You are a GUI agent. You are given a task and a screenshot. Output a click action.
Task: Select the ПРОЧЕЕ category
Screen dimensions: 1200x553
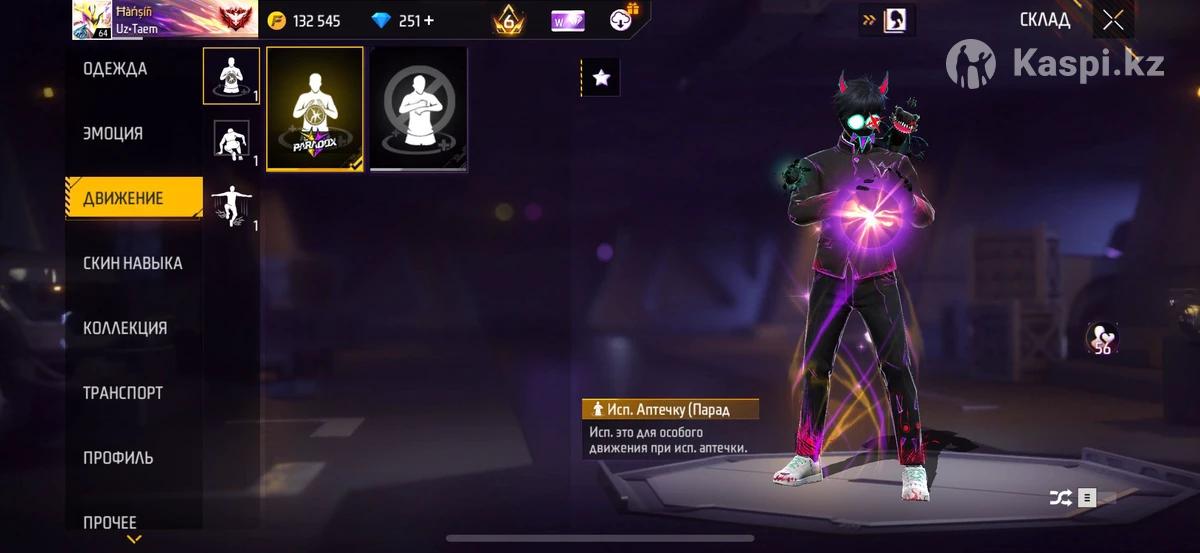click(x=110, y=521)
